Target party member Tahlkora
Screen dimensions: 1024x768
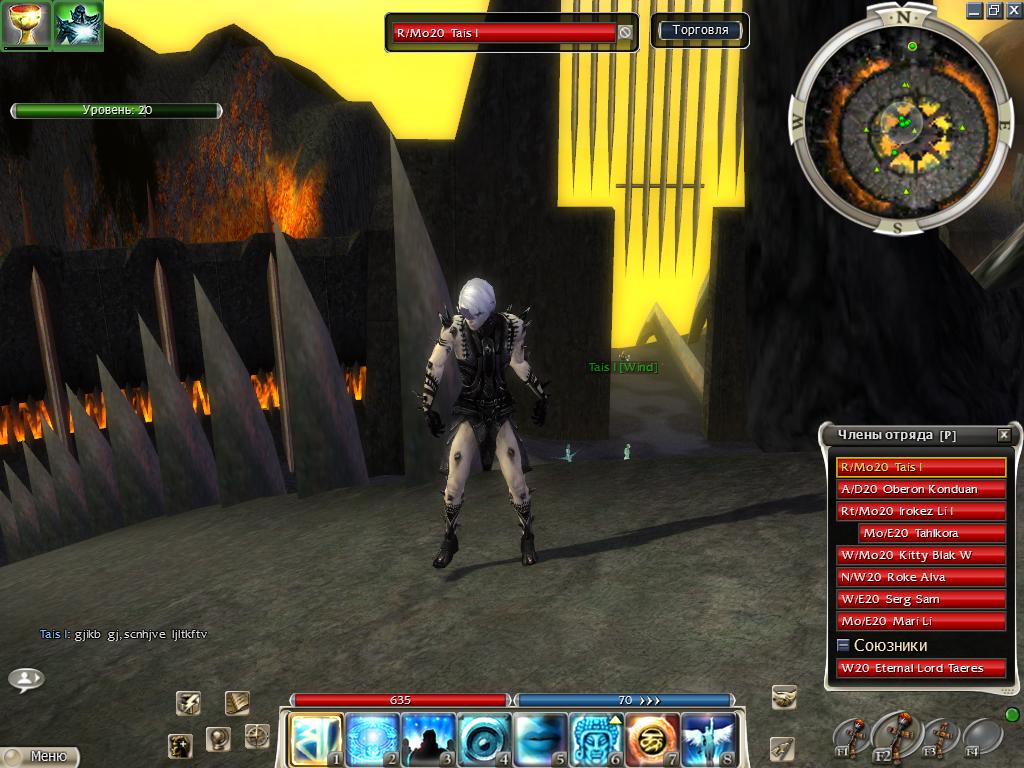930,533
